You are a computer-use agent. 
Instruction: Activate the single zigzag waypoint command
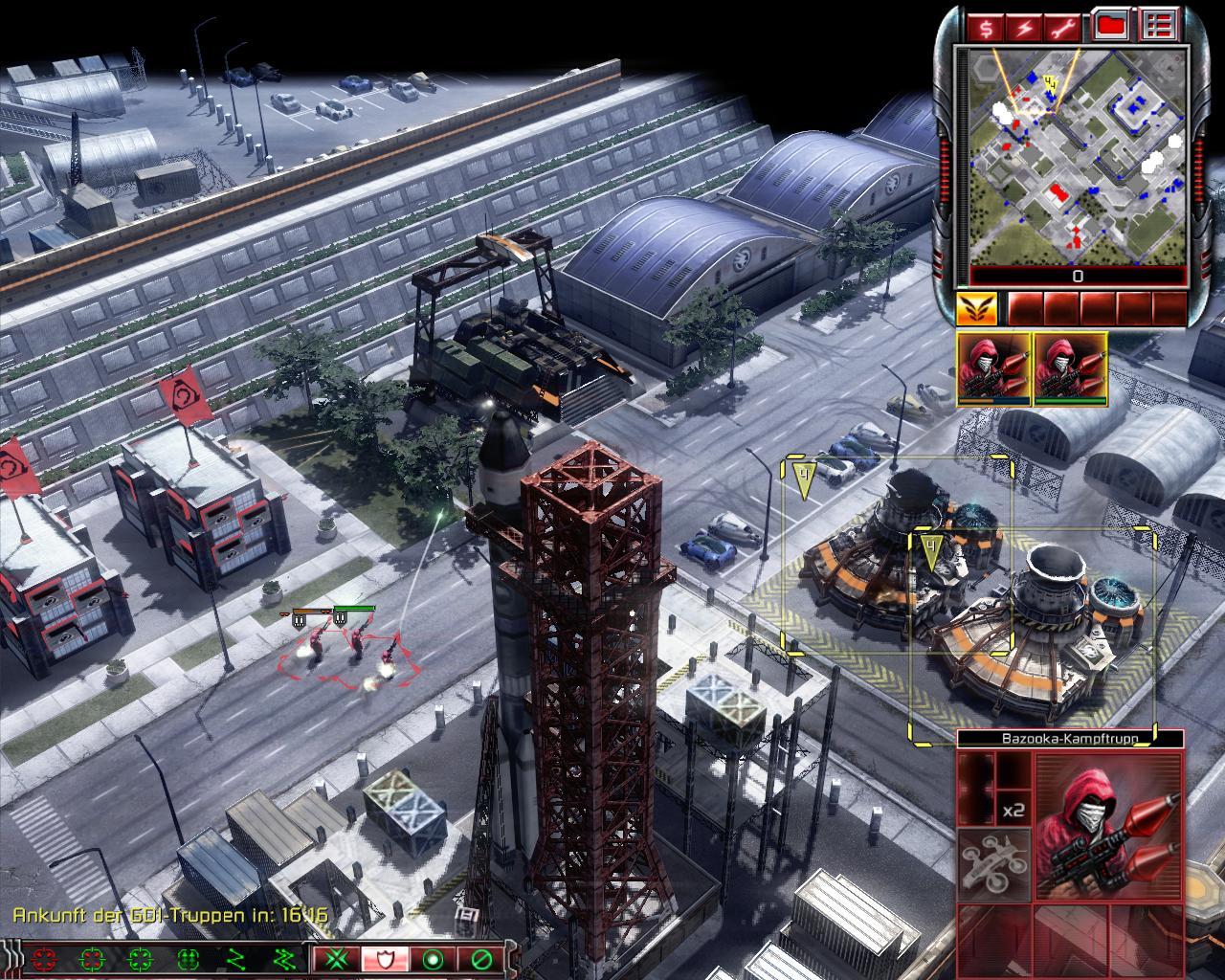point(236,958)
